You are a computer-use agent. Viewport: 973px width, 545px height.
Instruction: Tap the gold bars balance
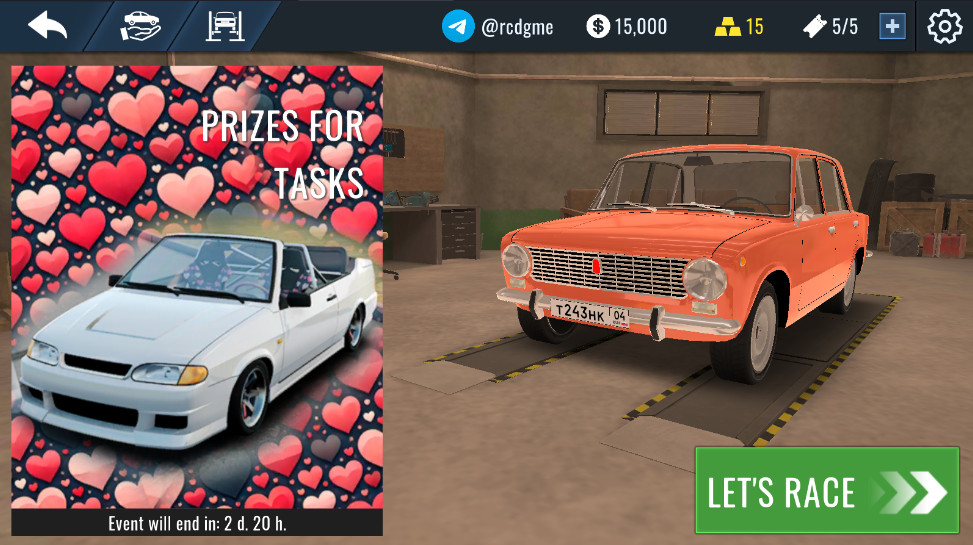740,26
